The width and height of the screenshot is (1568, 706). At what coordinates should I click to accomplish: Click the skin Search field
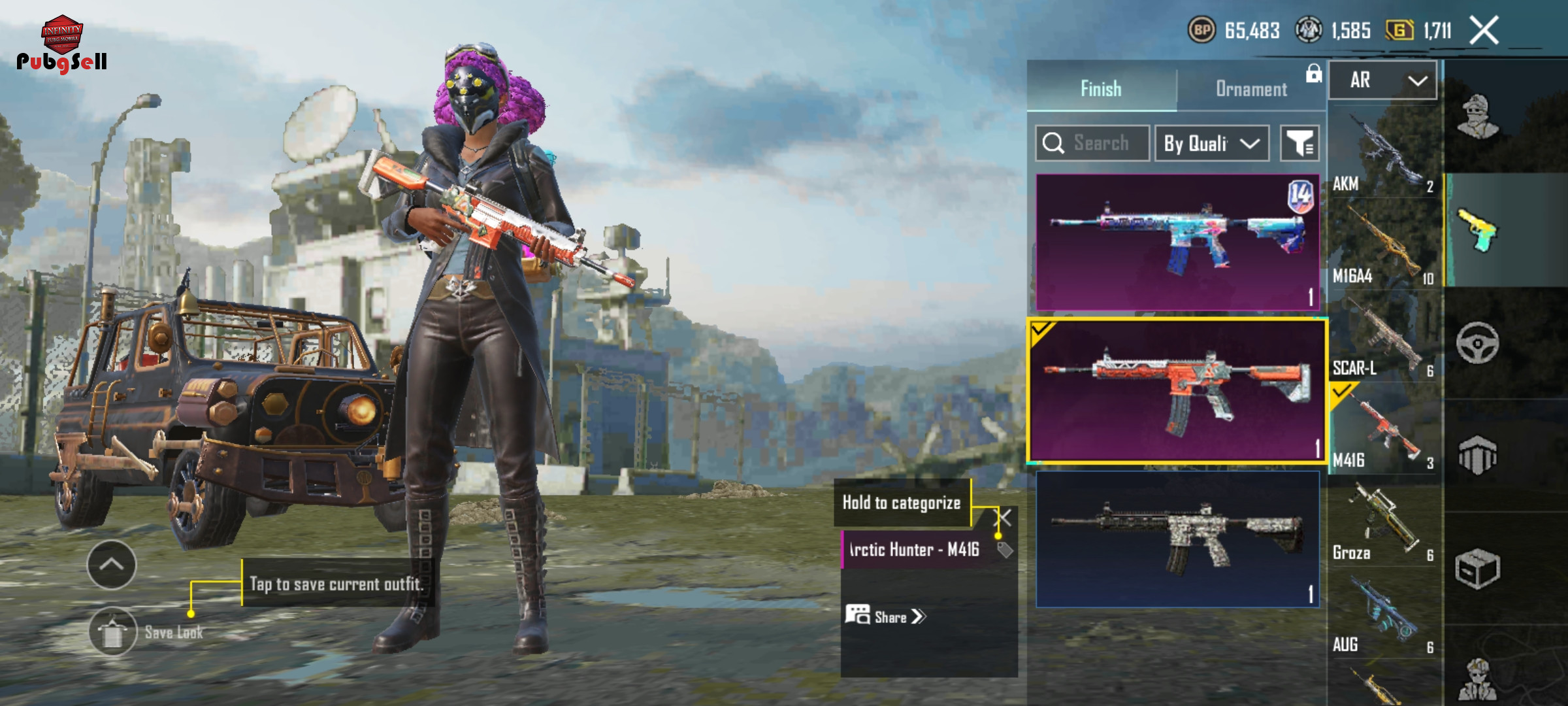pyautogui.click(x=1092, y=143)
